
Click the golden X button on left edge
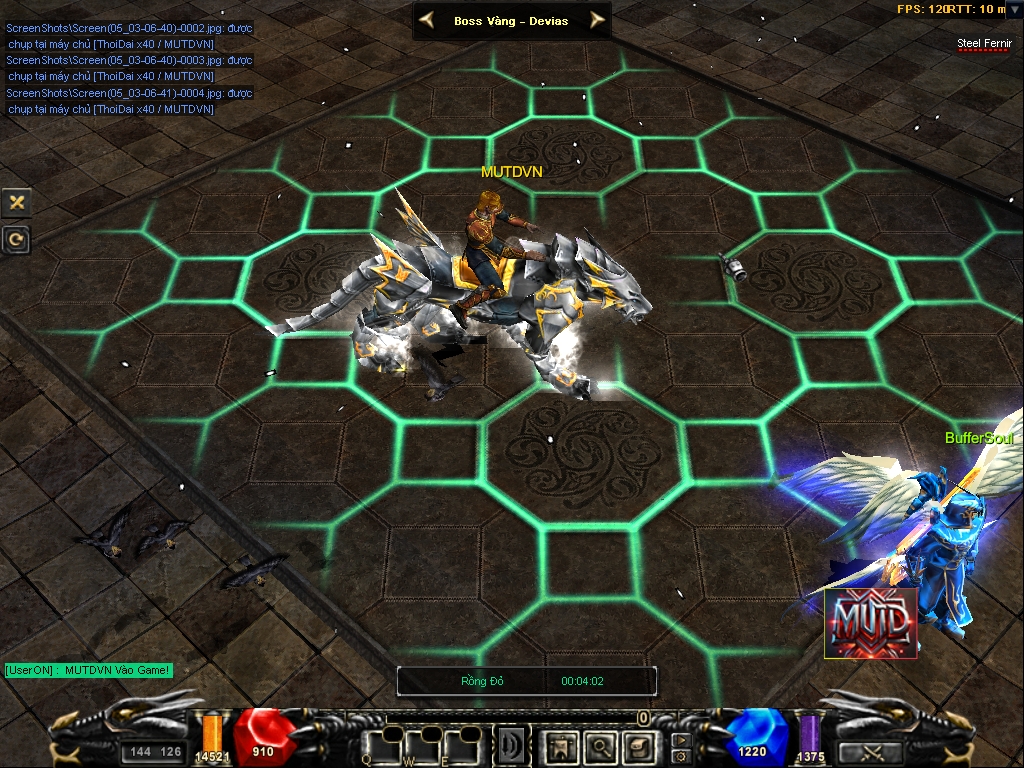tap(16, 202)
